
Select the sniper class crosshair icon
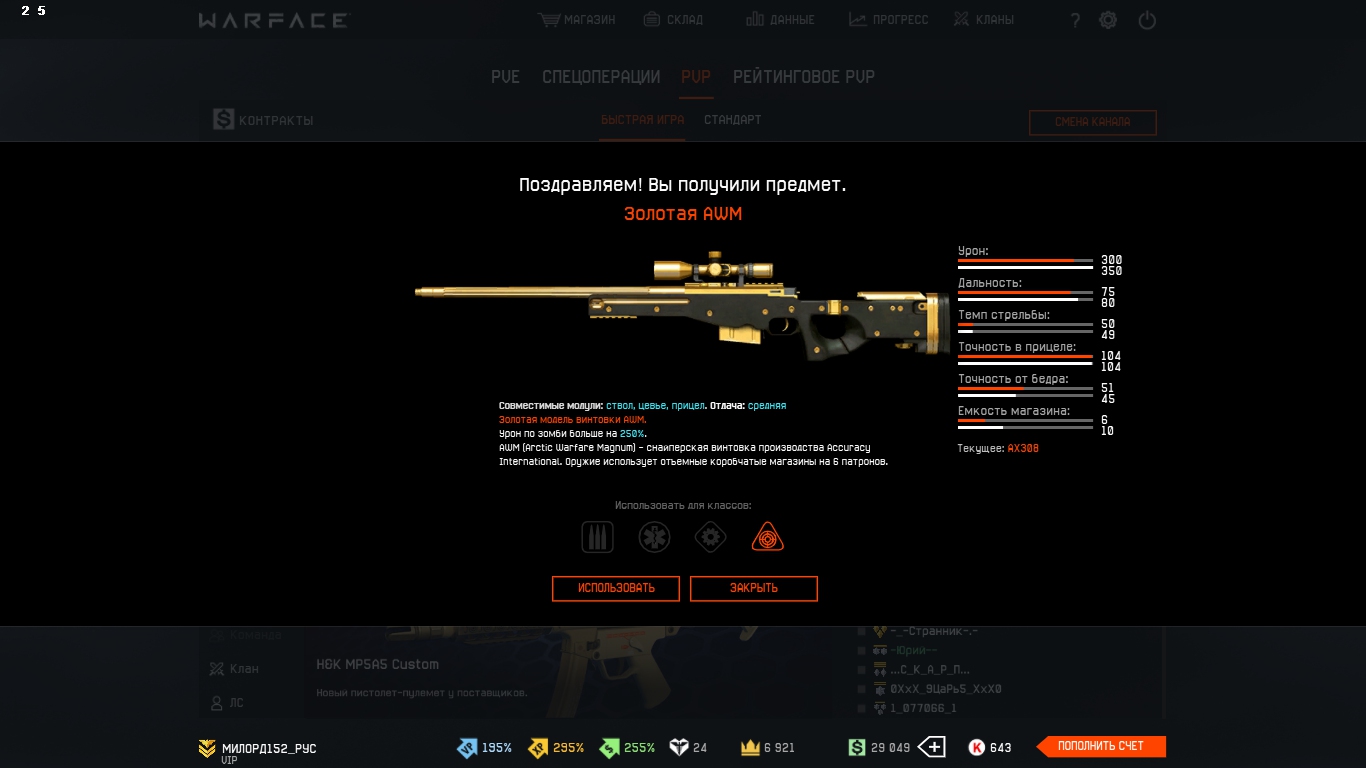click(x=767, y=537)
